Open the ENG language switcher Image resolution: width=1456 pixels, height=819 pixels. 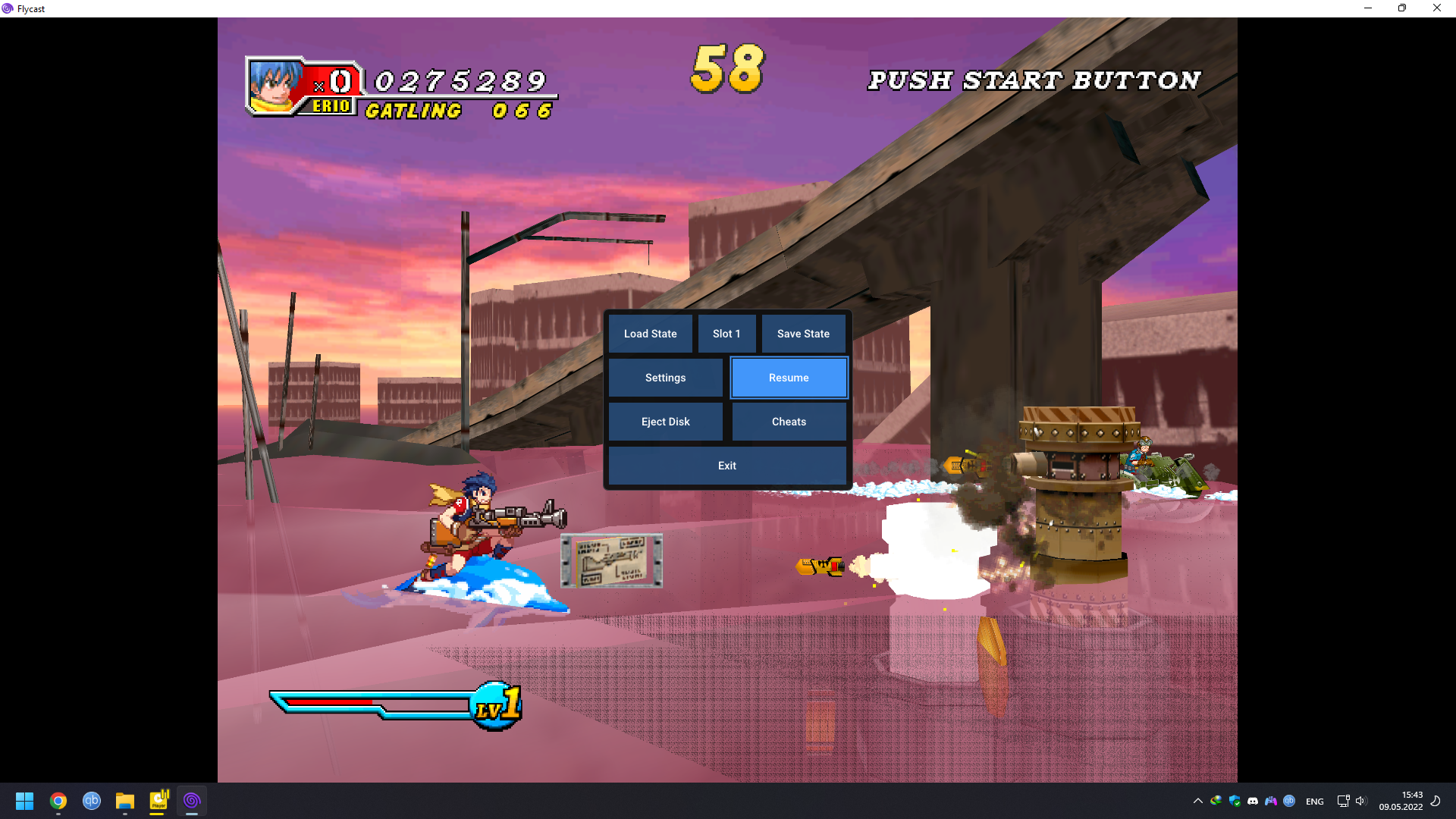[x=1313, y=801]
